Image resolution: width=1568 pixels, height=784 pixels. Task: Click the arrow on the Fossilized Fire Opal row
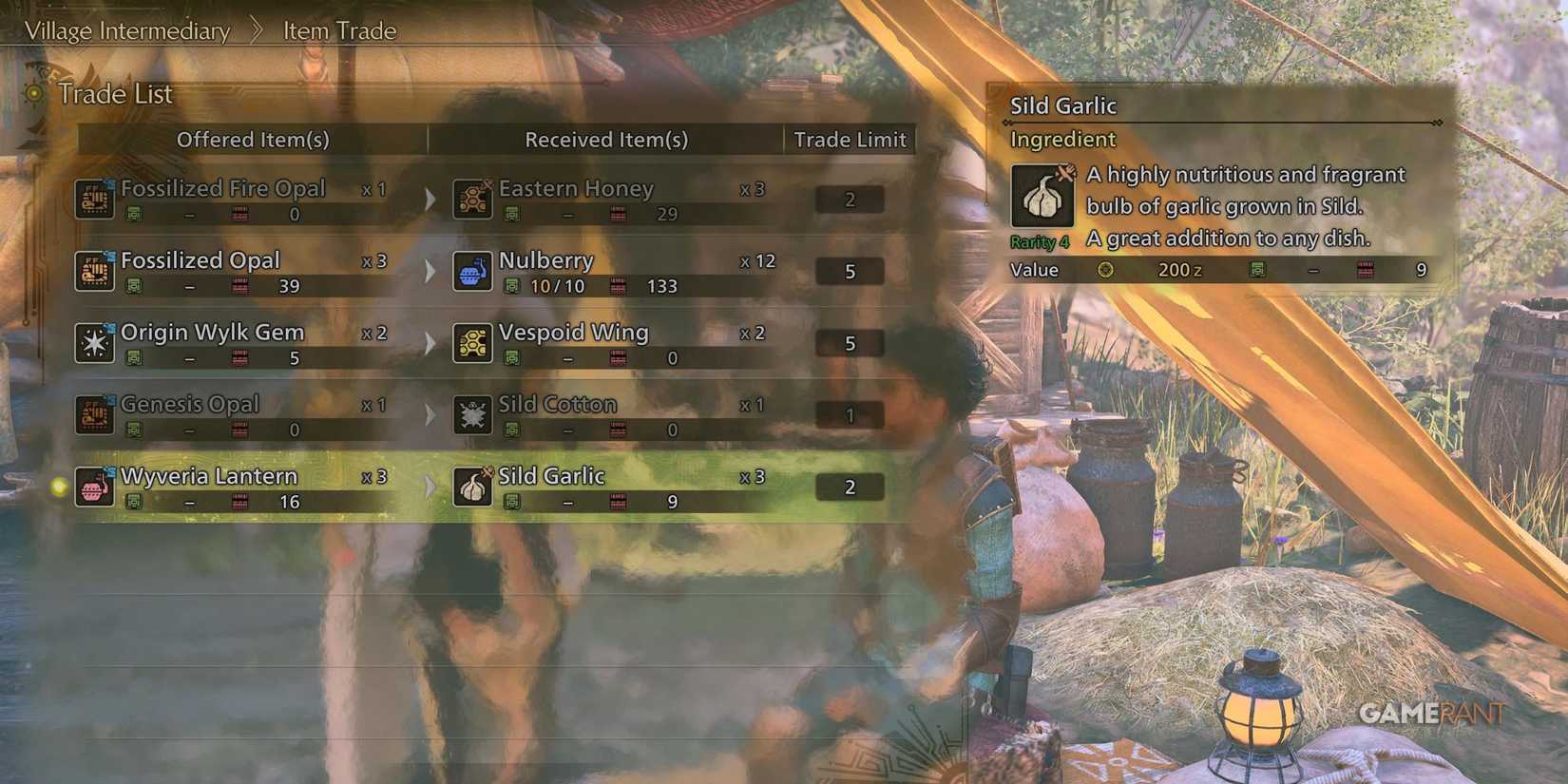coord(430,199)
